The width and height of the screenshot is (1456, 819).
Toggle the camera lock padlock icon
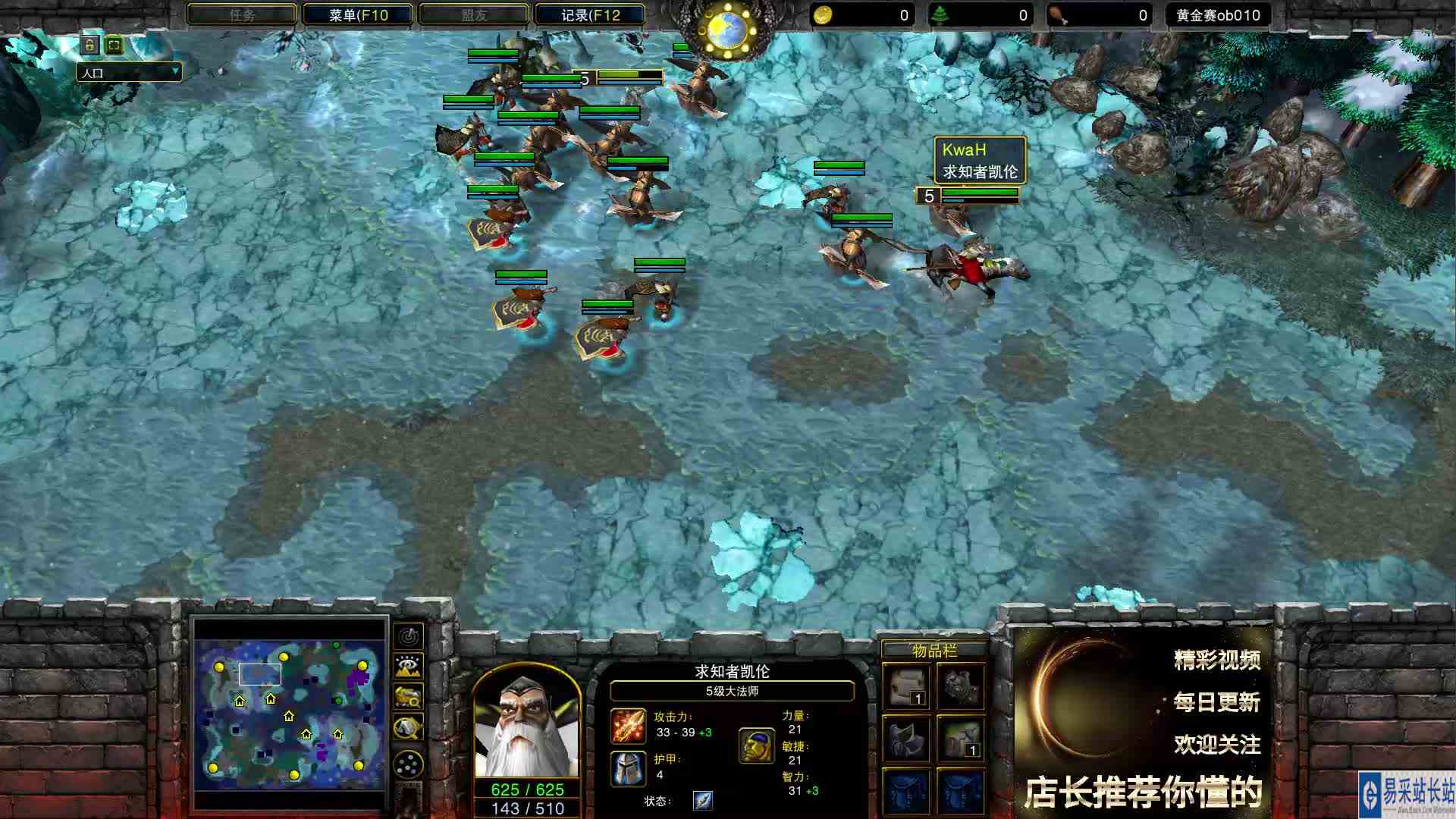point(88,45)
